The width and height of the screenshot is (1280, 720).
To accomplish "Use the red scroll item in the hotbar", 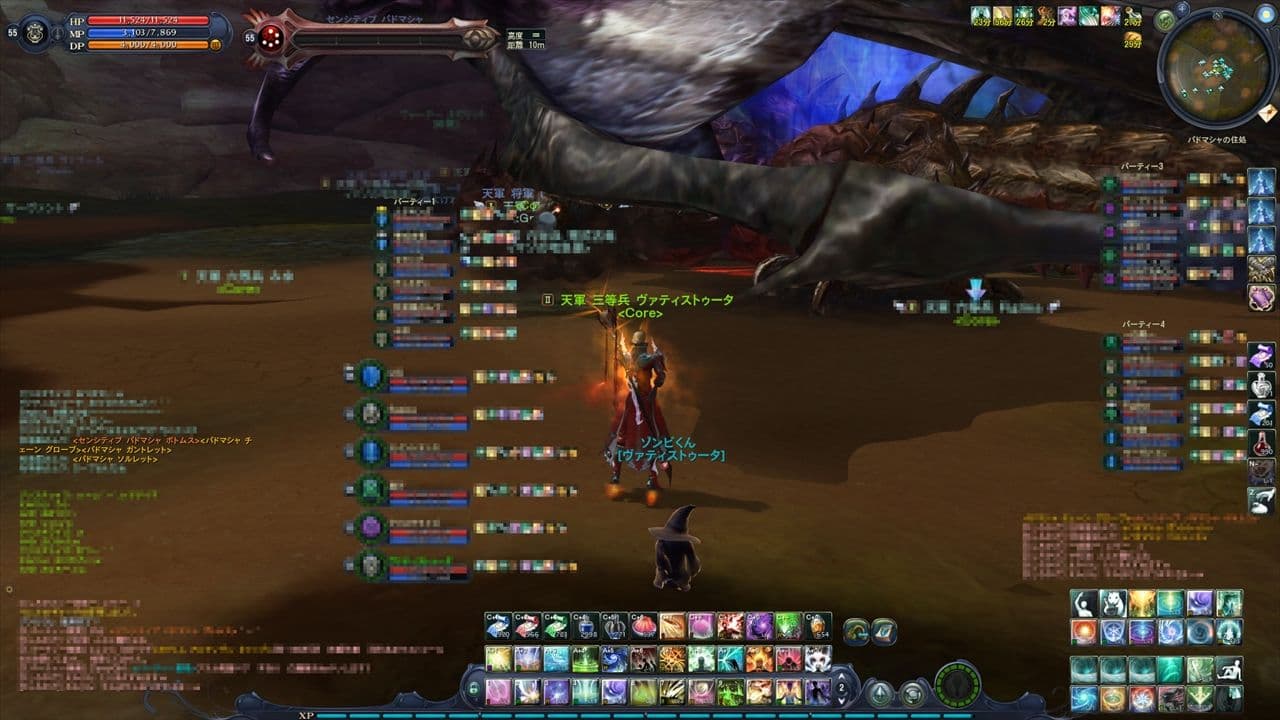I will pos(527,626).
